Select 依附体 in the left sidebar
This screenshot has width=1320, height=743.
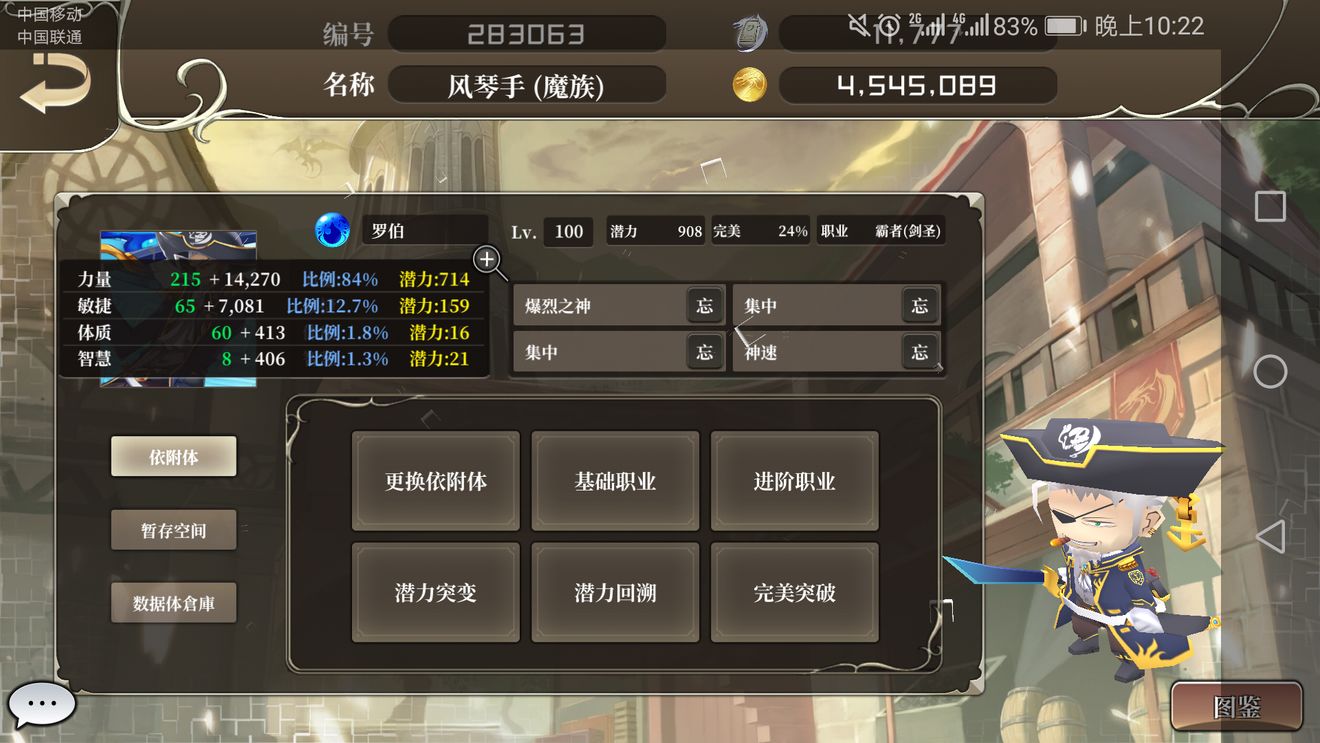click(173, 456)
